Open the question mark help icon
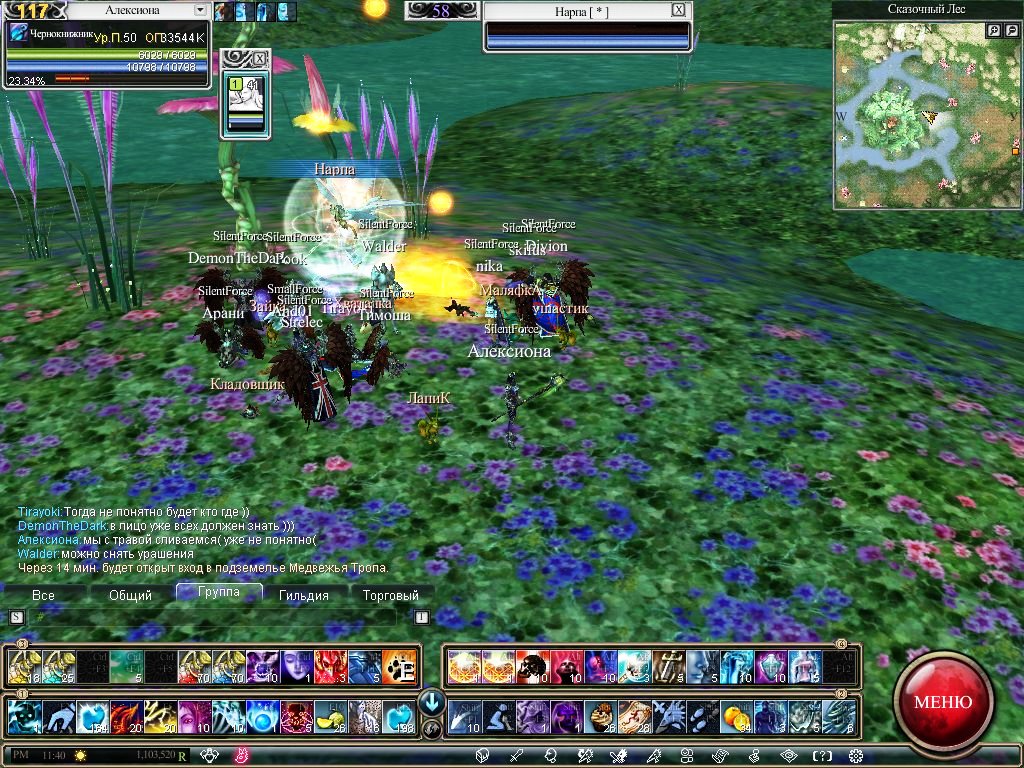The image size is (1024, 768). [x=822, y=756]
